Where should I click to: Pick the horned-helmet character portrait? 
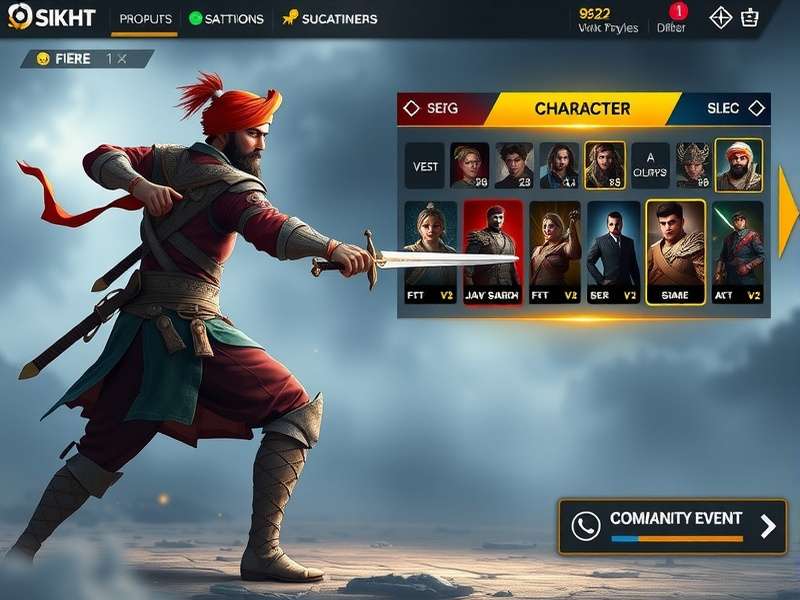coord(693,165)
